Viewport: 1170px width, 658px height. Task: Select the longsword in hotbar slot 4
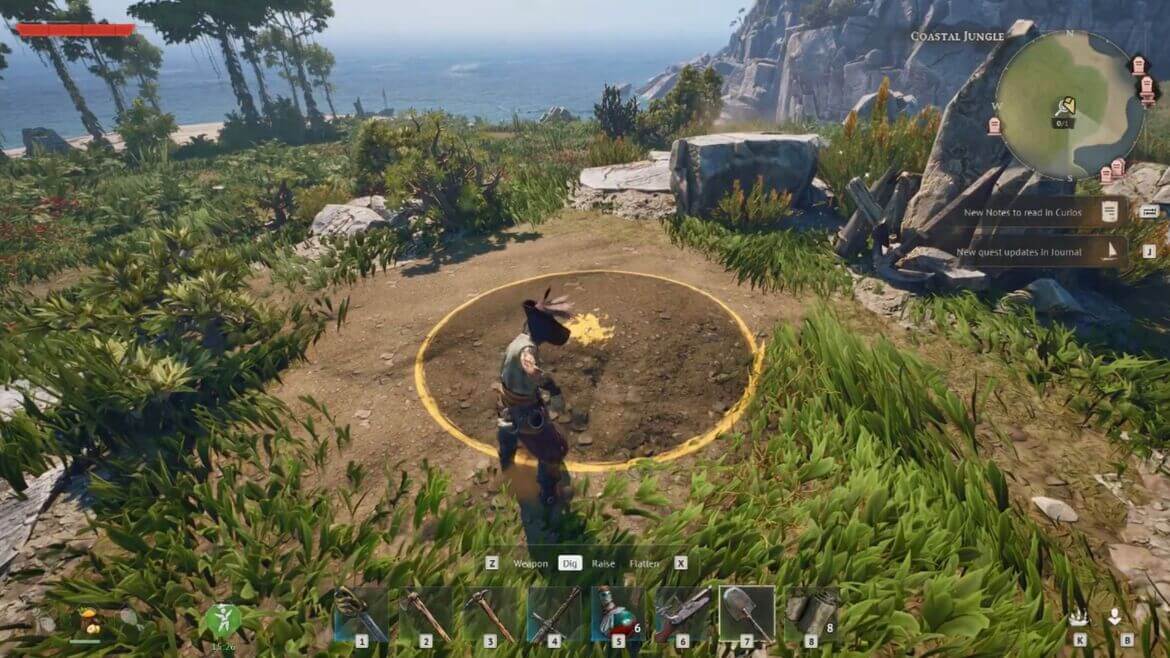pos(554,612)
